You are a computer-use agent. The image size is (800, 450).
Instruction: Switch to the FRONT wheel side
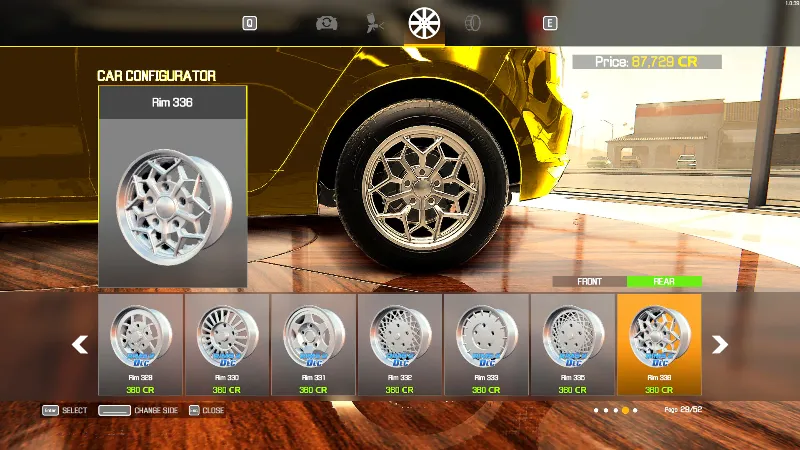click(589, 282)
